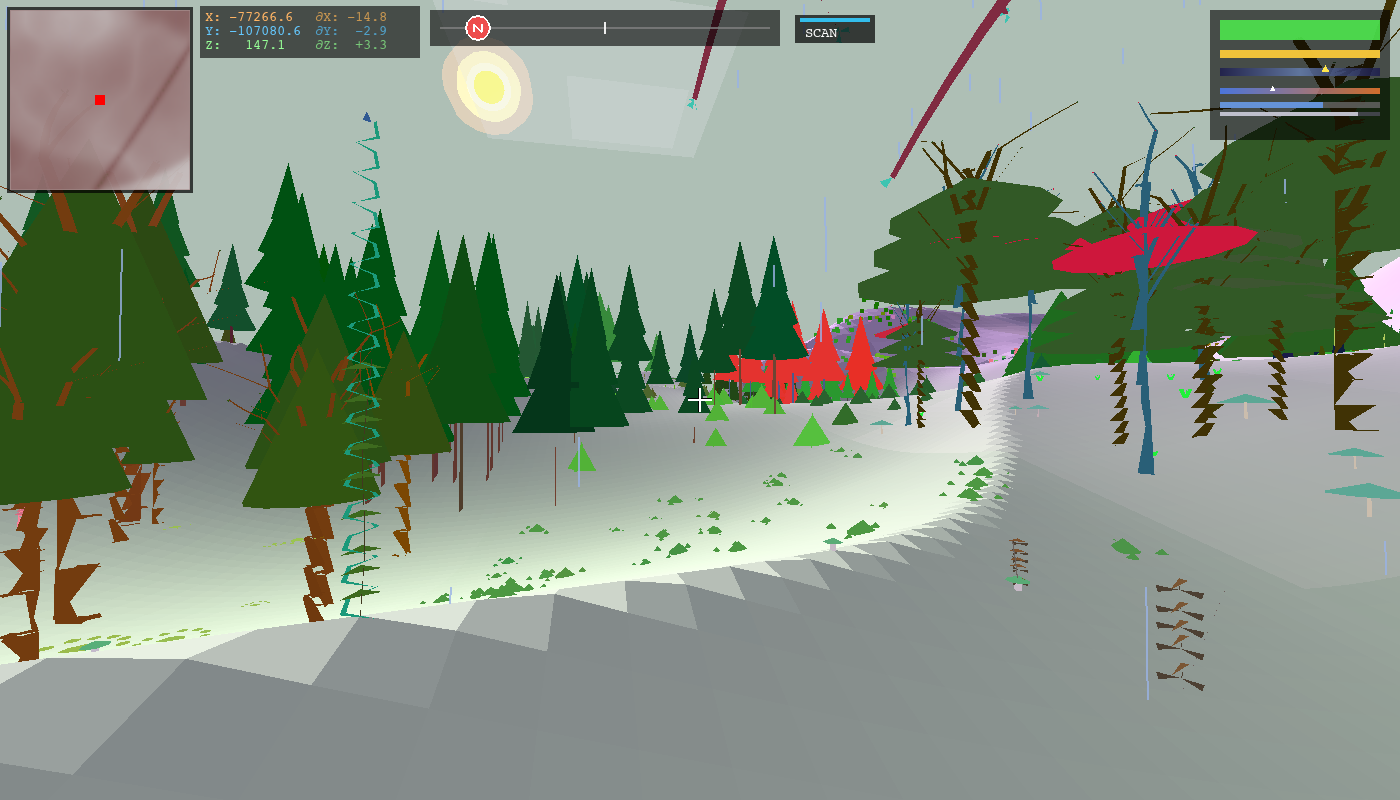Click the compass heading tick mark
This screenshot has width=1400, height=800.
click(x=605, y=28)
